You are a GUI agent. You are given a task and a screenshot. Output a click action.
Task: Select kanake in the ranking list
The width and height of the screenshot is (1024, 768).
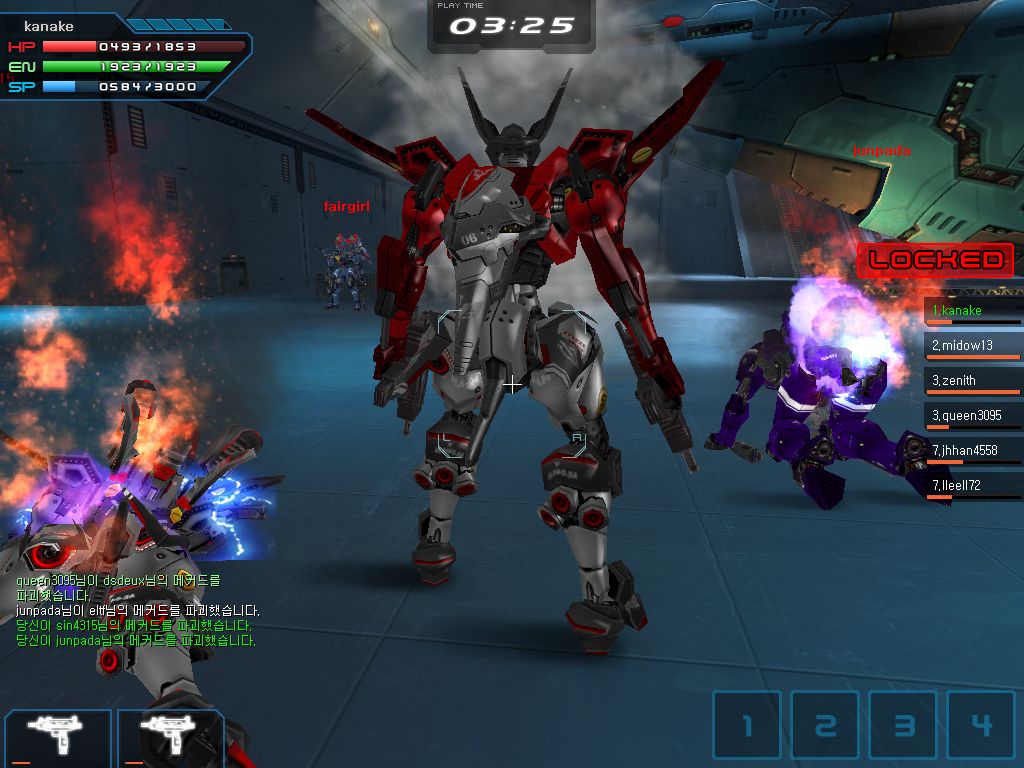[972, 311]
